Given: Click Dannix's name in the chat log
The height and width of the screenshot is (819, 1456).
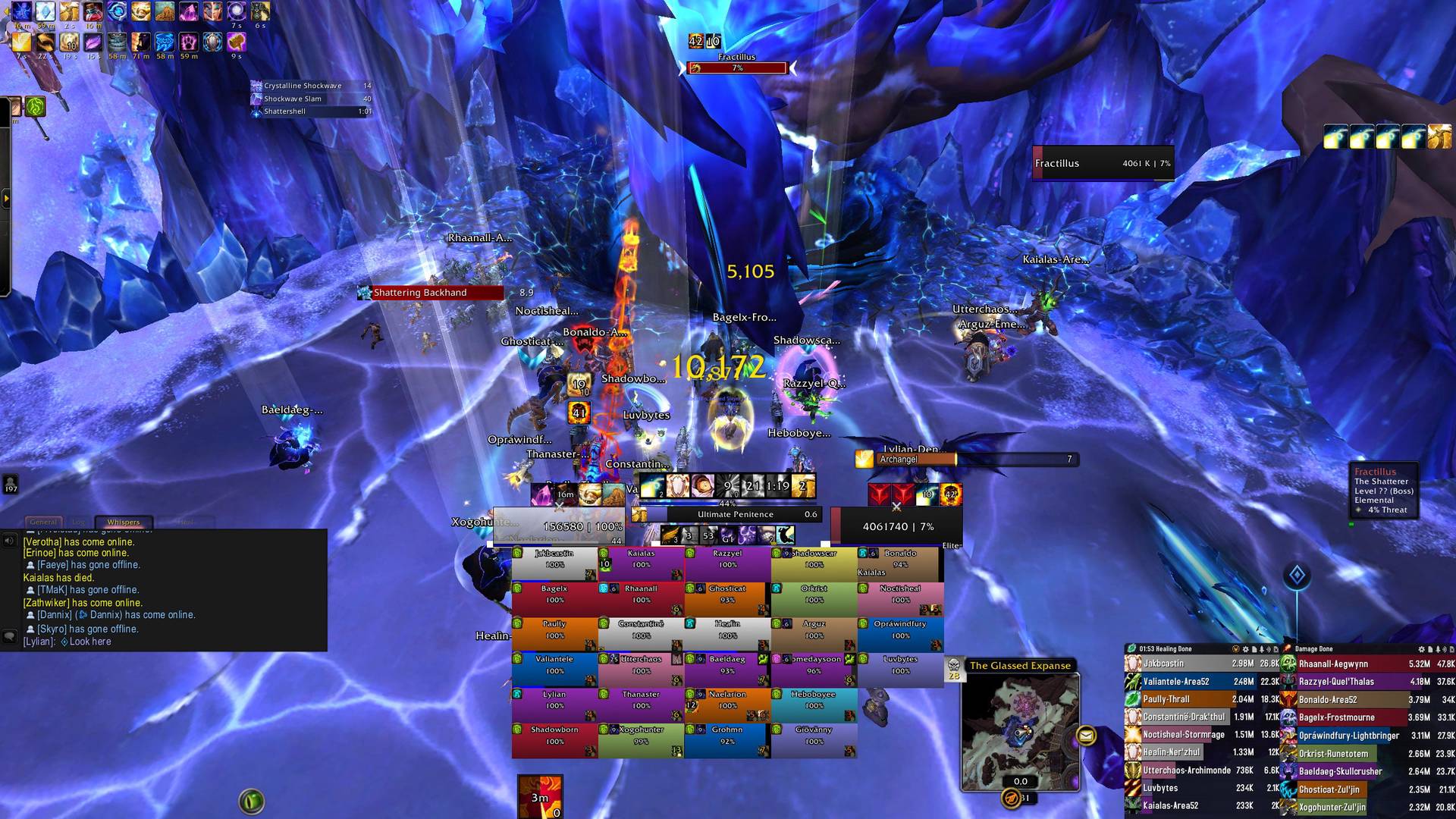Looking at the screenshot, I should pos(55,615).
